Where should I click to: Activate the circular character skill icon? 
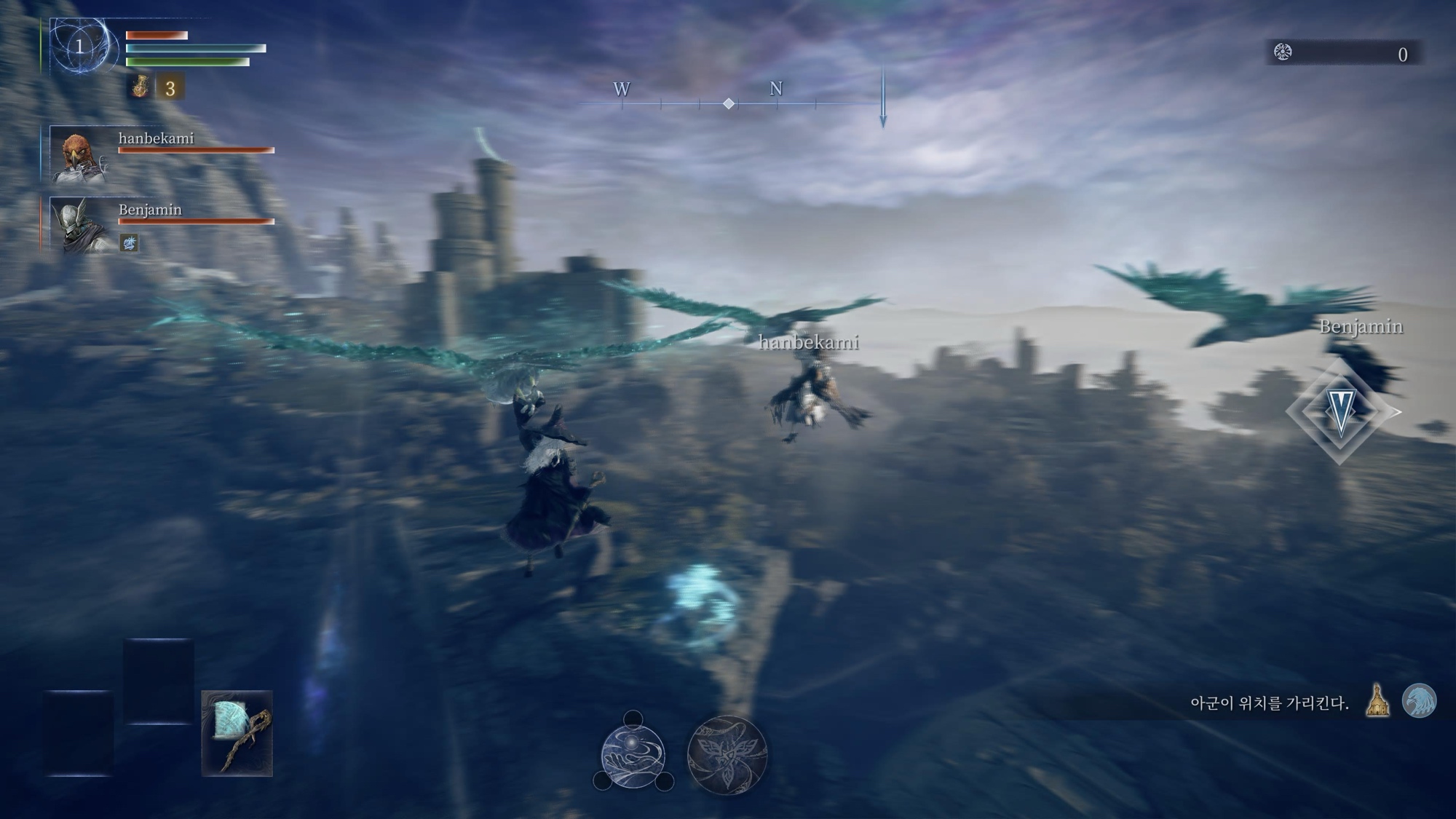tap(633, 755)
